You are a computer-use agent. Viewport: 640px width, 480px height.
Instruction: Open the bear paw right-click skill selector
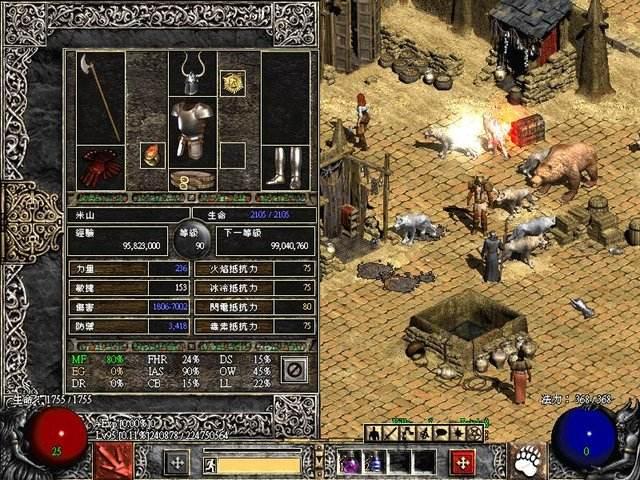529,461
